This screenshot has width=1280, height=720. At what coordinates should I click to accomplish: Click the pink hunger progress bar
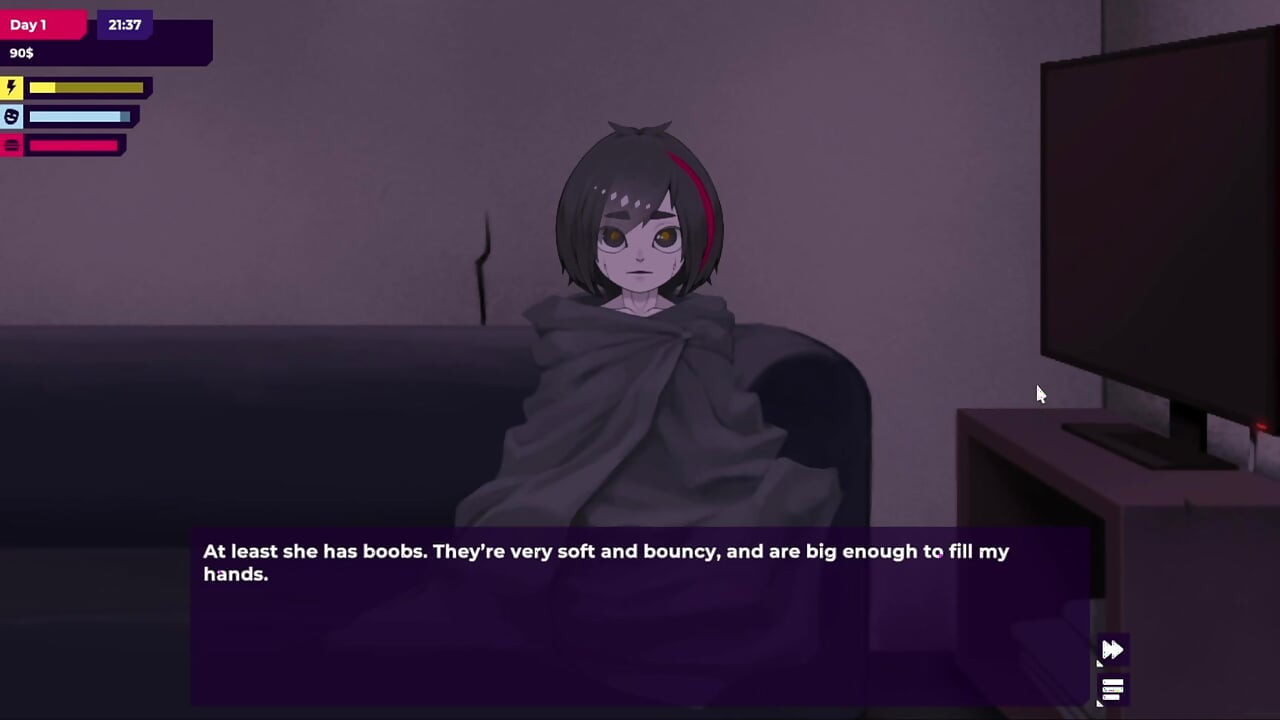pos(75,145)
